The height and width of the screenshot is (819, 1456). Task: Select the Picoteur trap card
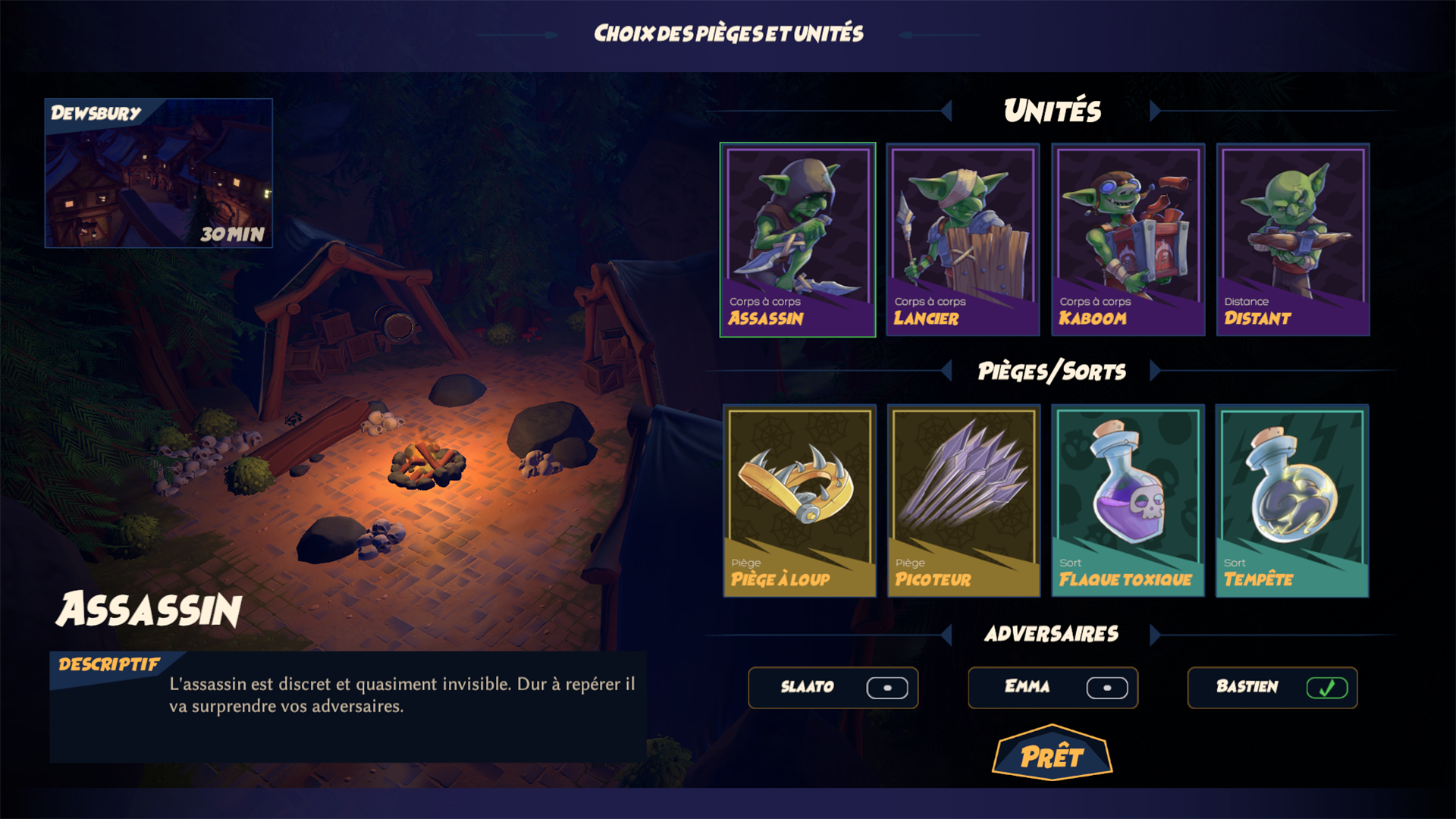(964, 500)
